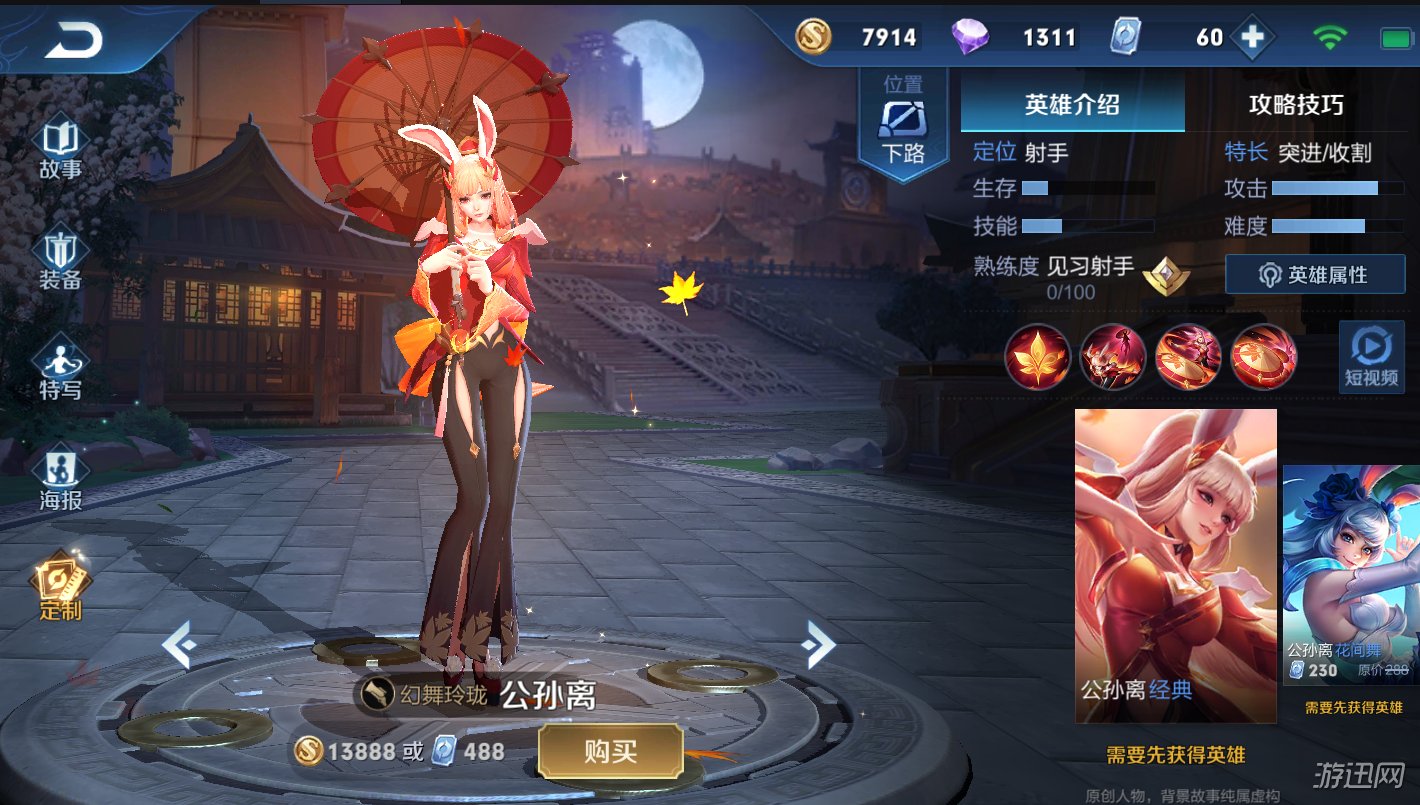
Task: View the maple leaf passive skill icon
Action: (1038, 356)
